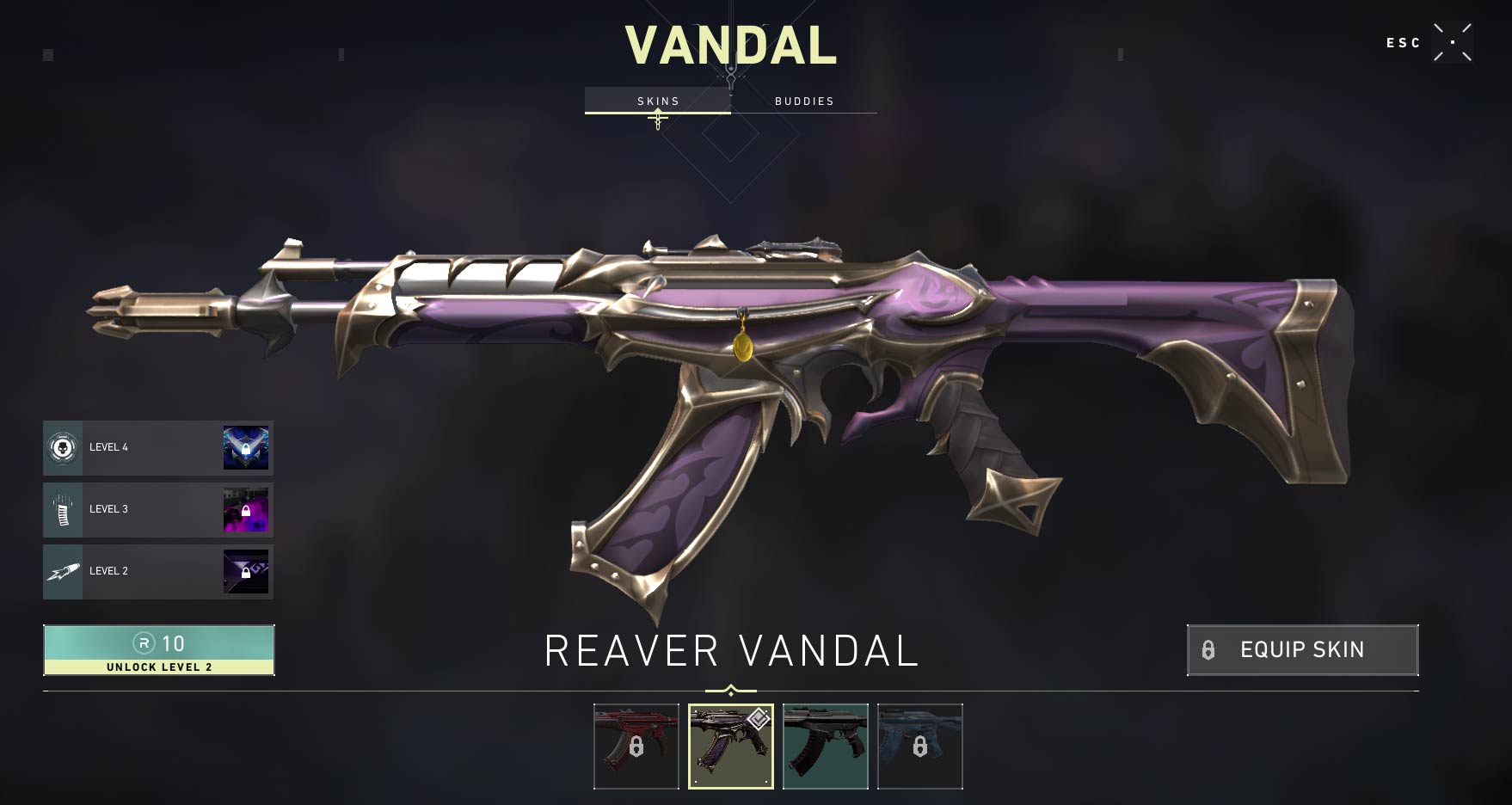The width and height of the screenshot is (1512, 805).
Task: Close the Vandal screen with the X
Action: [1452, 42]
